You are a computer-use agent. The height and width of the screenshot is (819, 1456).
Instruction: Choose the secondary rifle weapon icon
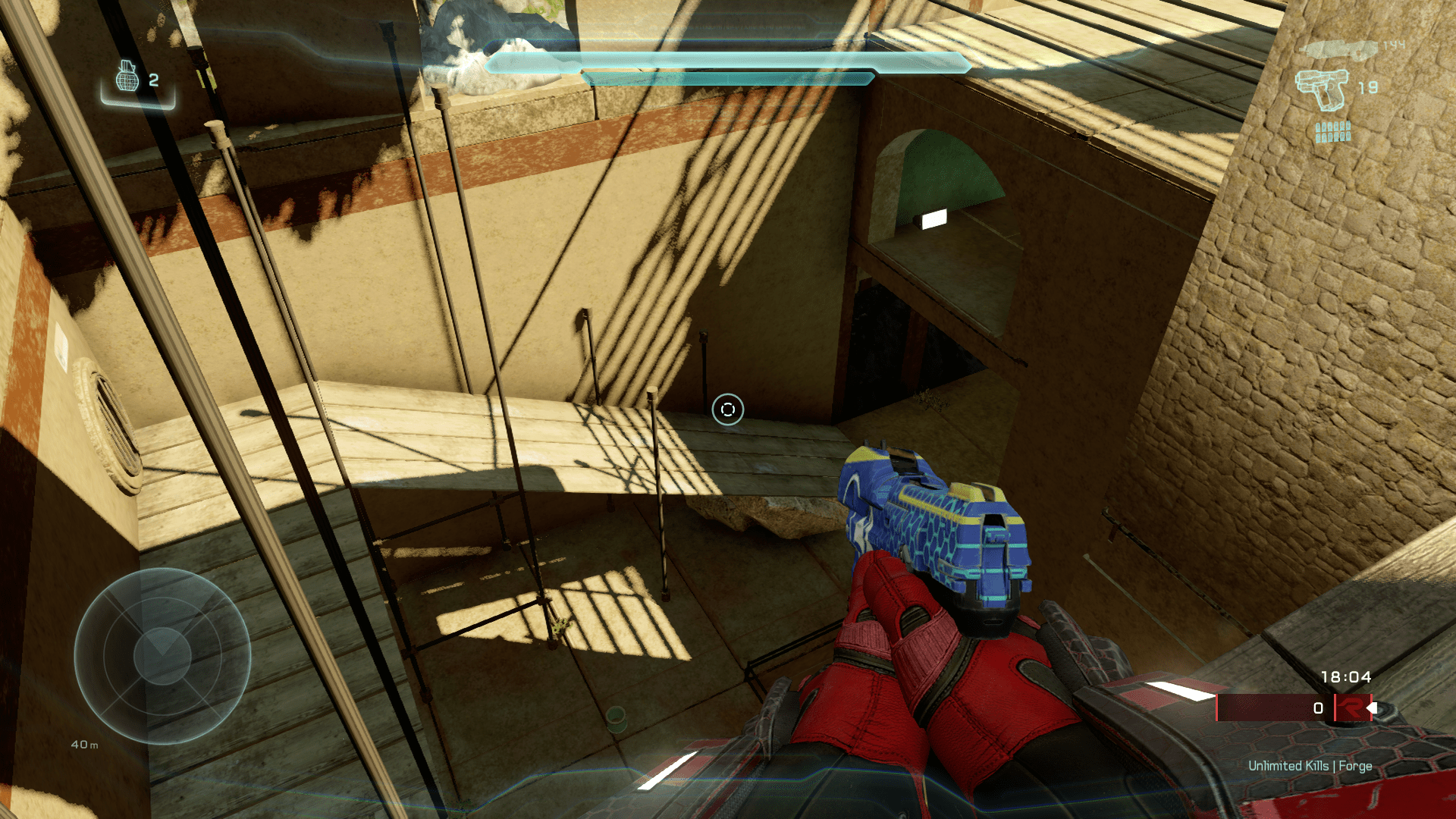coord(1338,49)
